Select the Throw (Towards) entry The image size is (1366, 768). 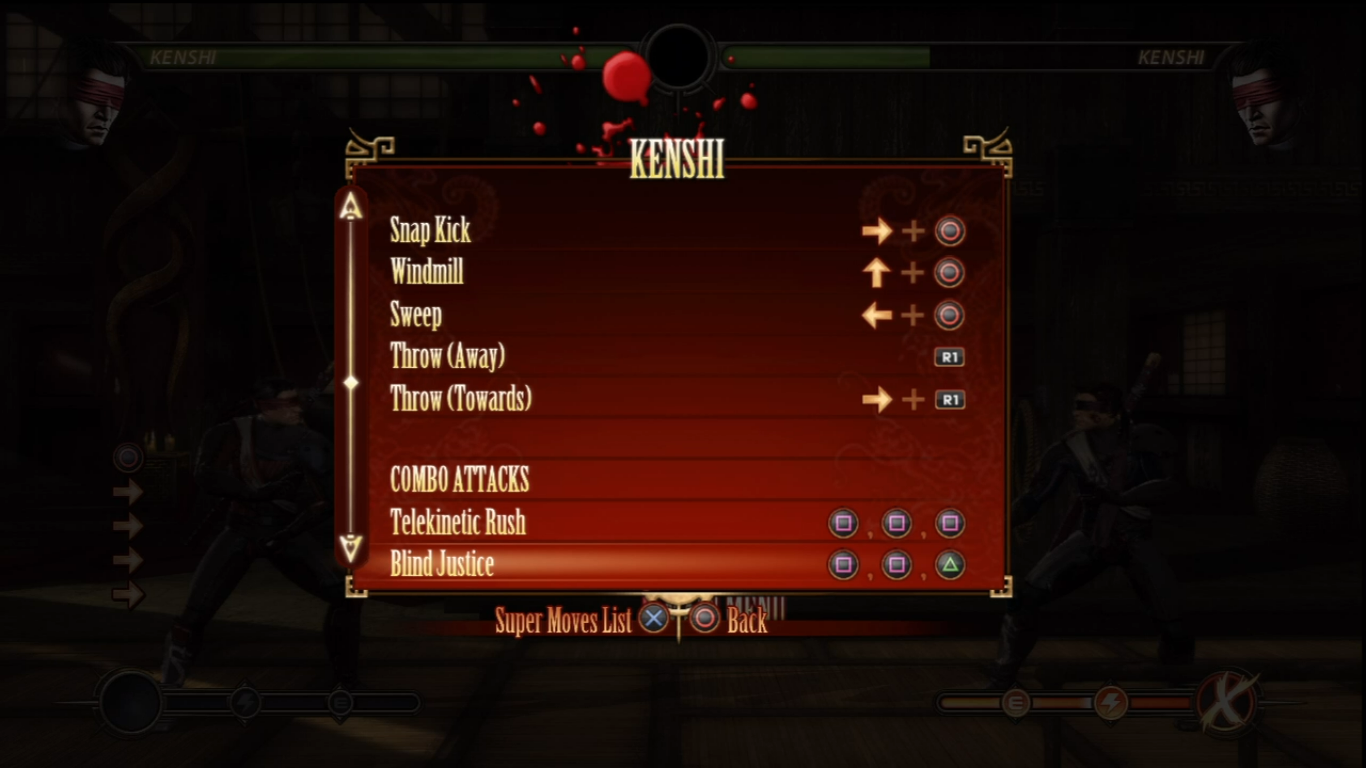461,400
